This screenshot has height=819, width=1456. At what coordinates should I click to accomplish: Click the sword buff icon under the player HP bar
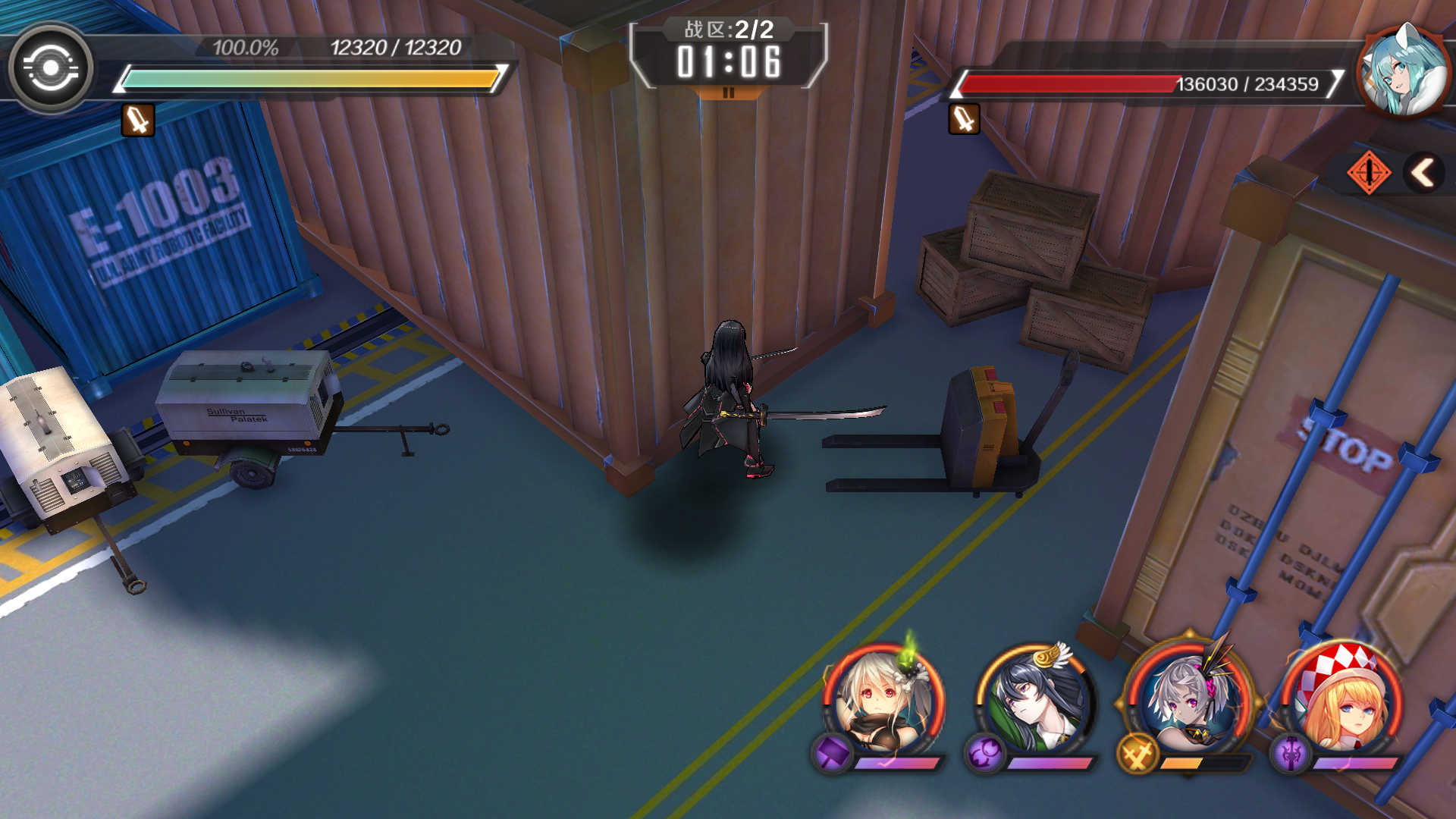[136, 121]
